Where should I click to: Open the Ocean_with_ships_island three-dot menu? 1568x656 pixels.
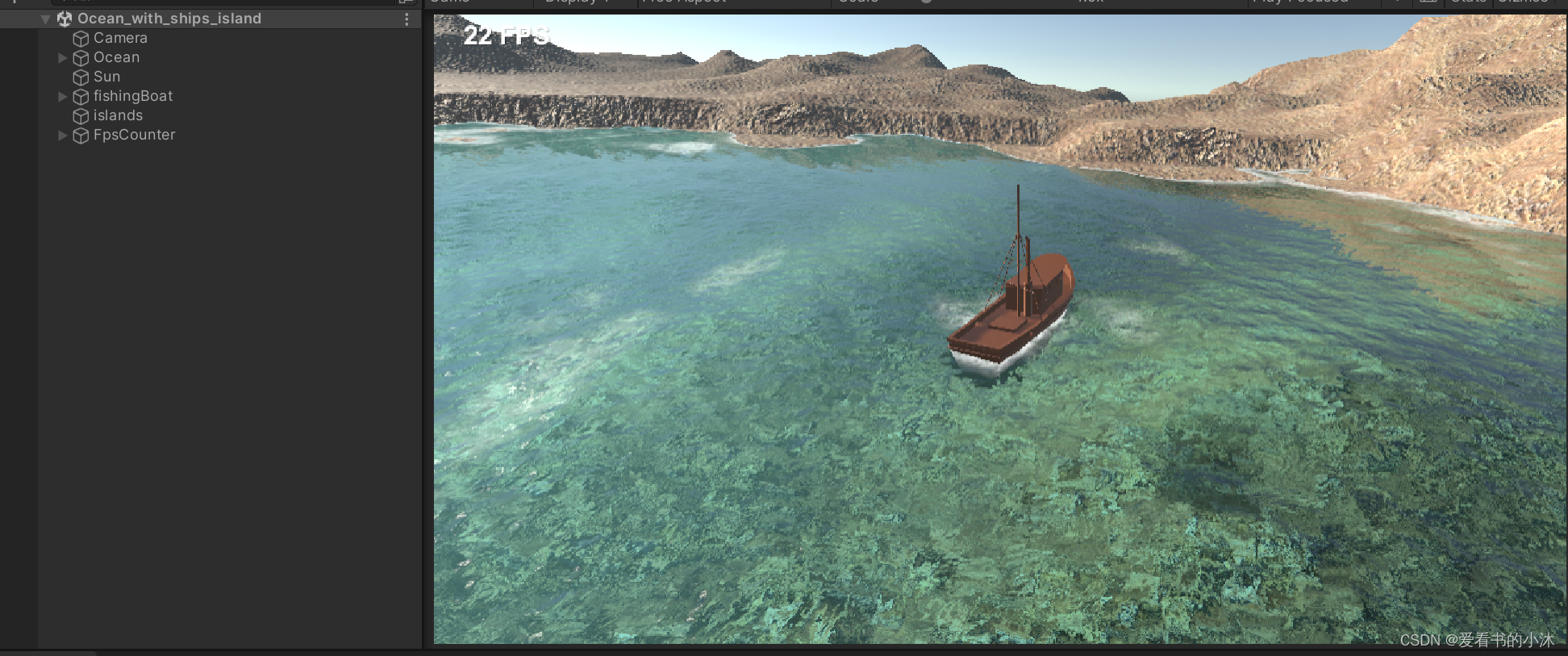[x=406, y=18]
